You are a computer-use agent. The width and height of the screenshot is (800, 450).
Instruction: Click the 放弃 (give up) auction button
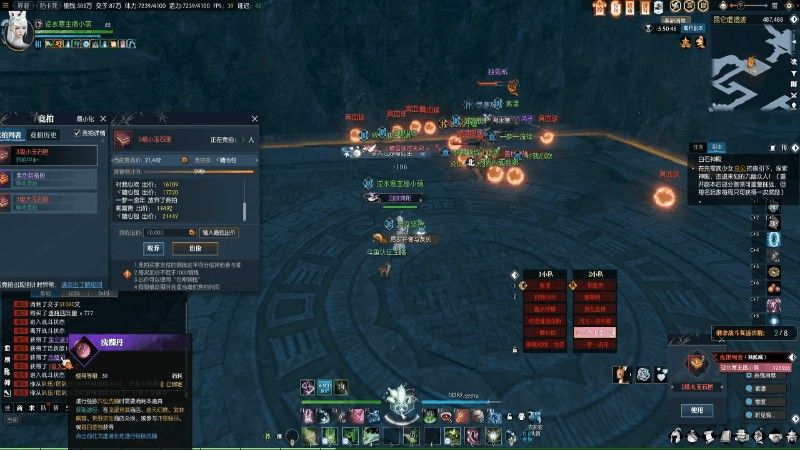pos(153,248)
